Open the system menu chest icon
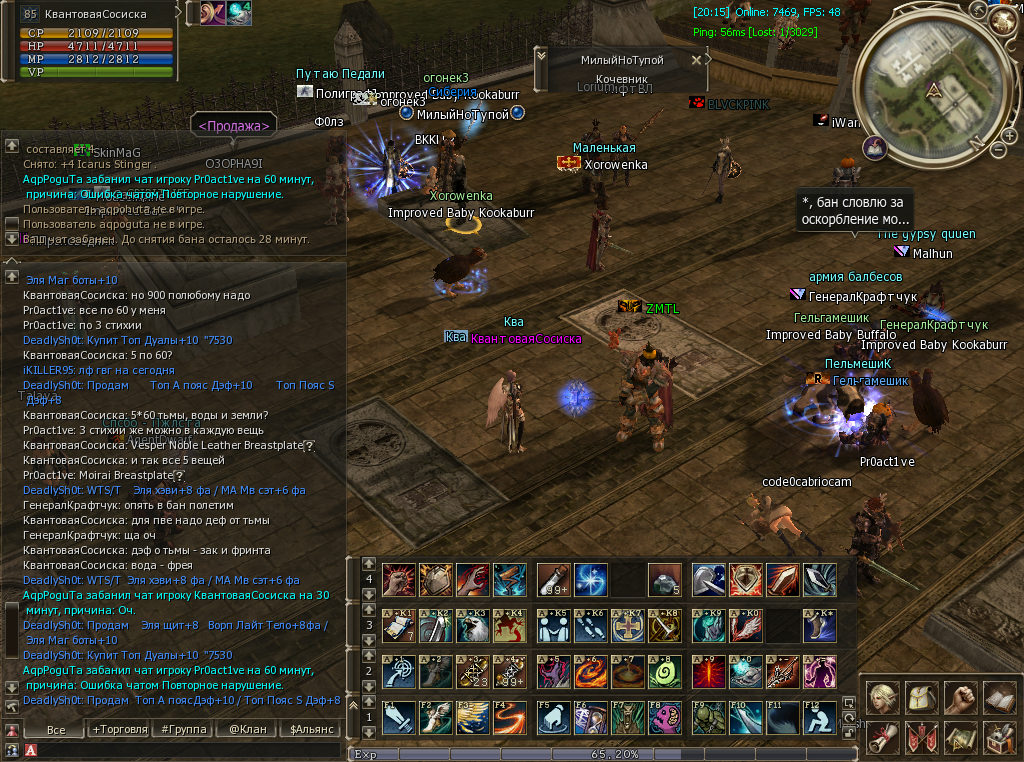The width and height of the screenshot is (1024, 762). 999,738
